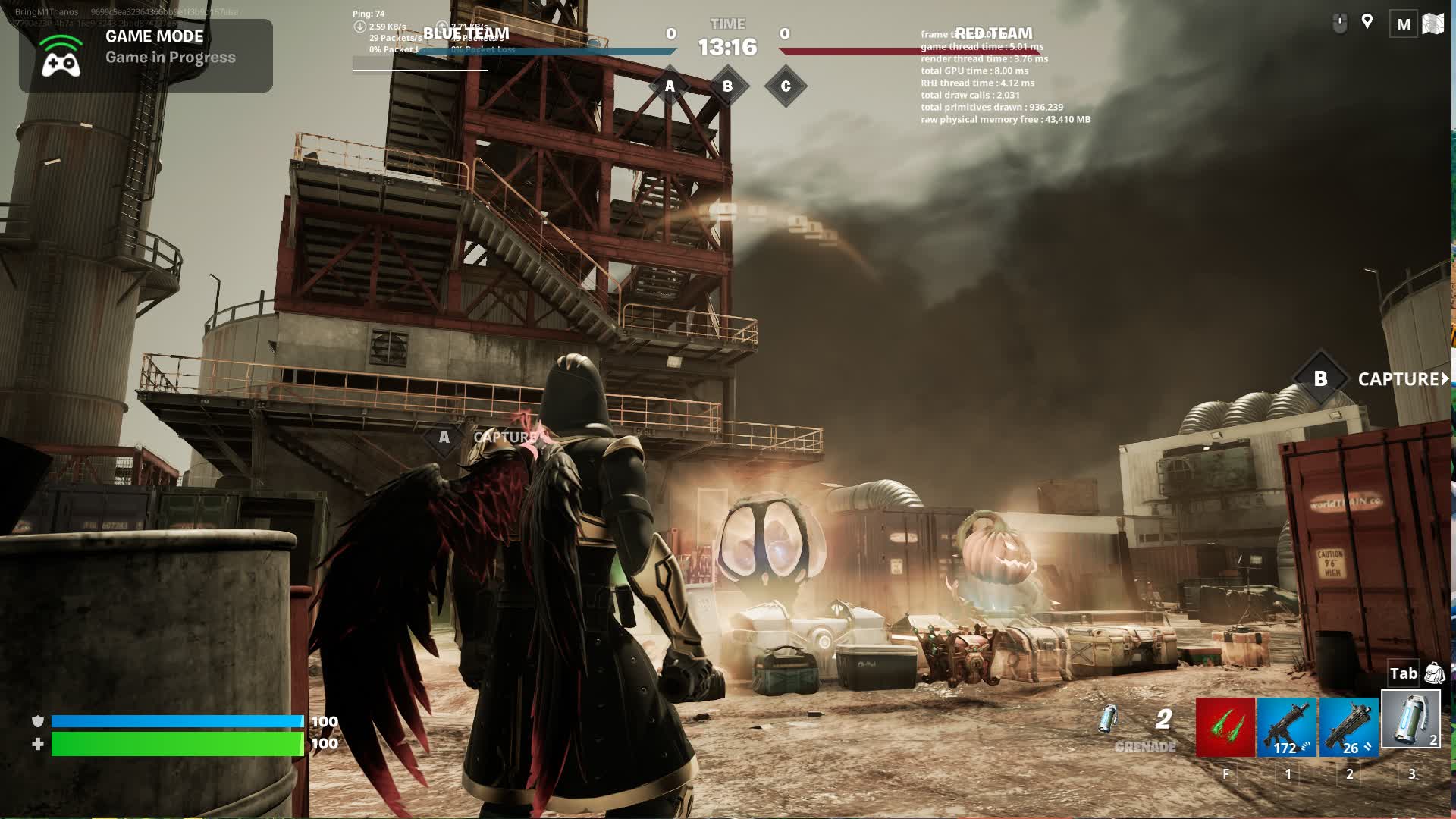Click the map marker pin icon
The height and width of the screenshot is (819, 1456).
[1367, 22]
